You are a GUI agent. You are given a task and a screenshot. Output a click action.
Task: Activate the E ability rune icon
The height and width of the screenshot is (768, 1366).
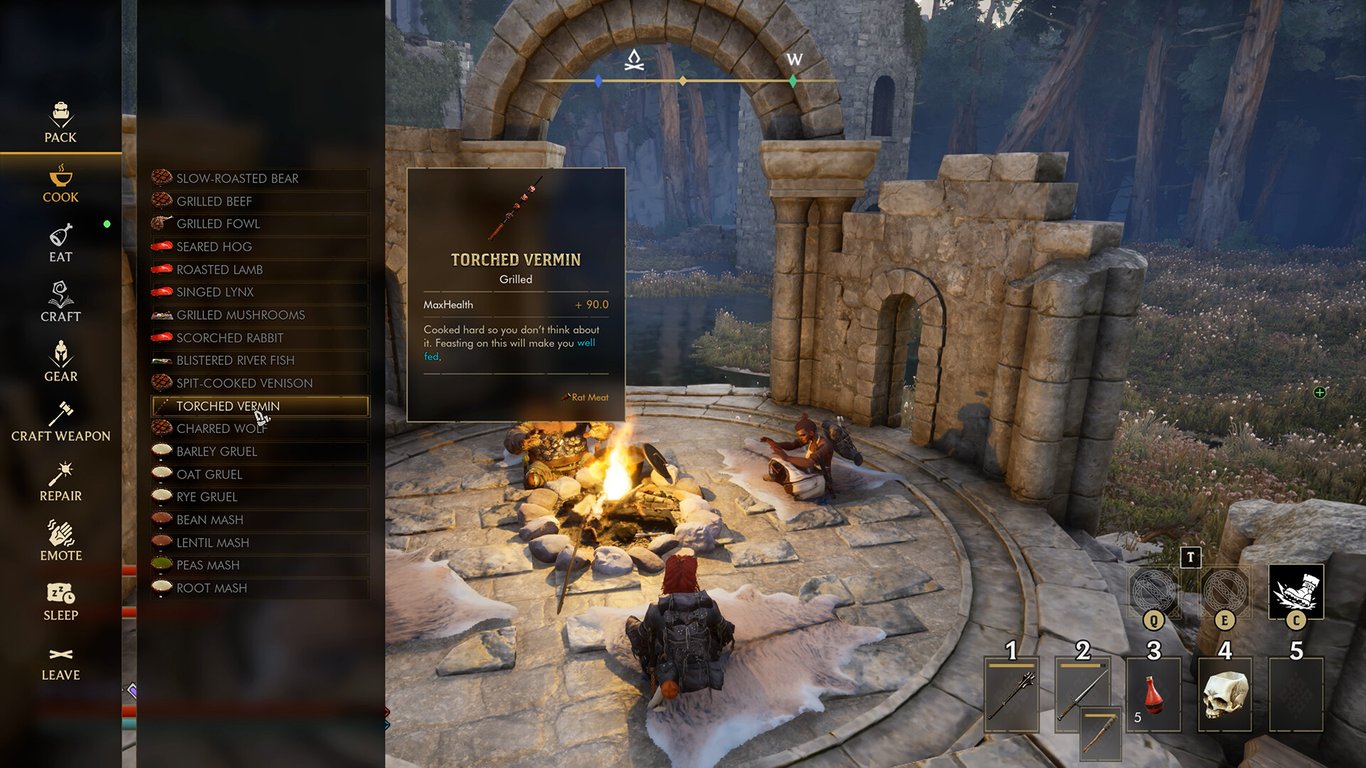click(x=1225, y=592)
